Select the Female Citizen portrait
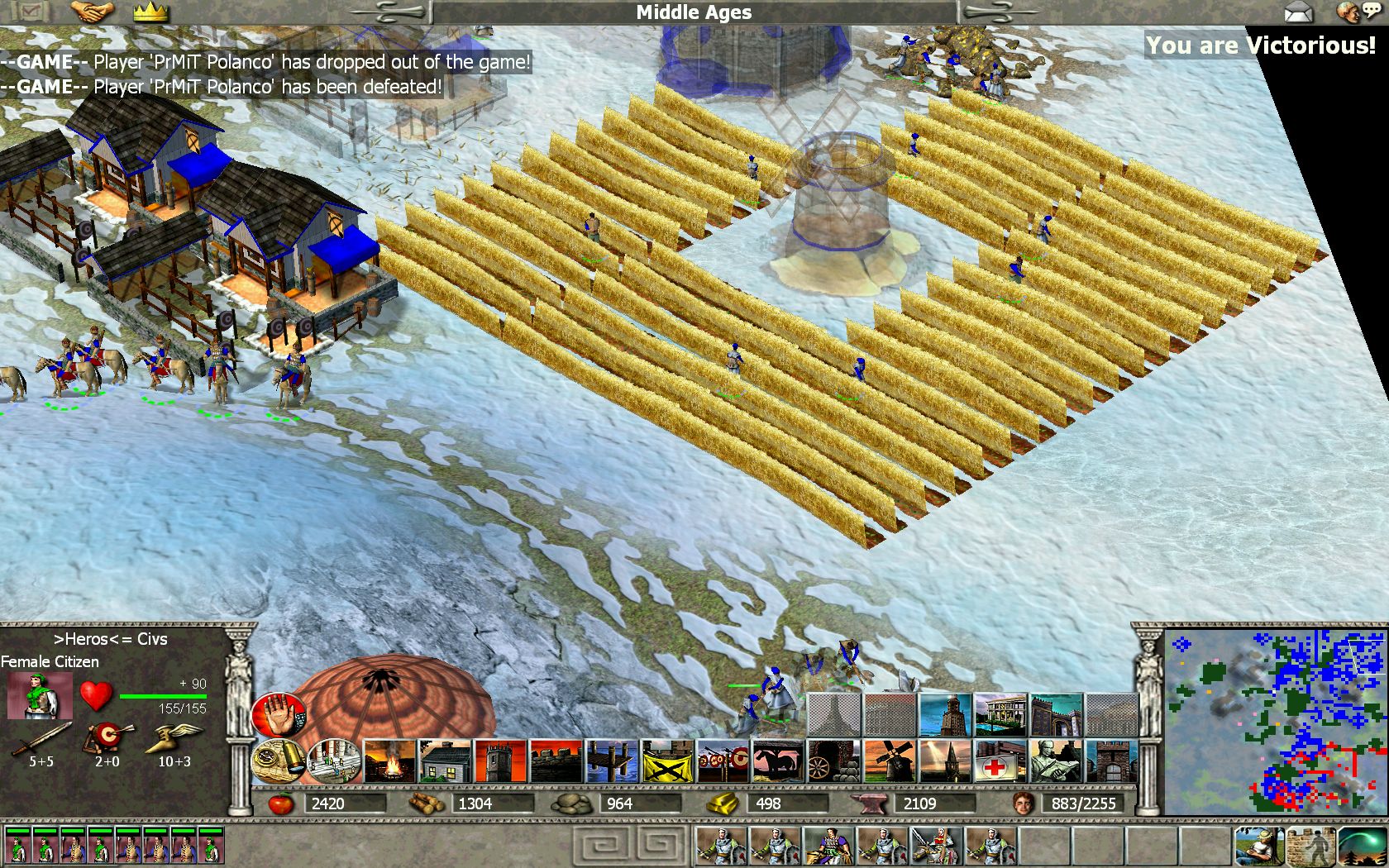The width and height of the screenshot is (1389, 868). [40, 696]
